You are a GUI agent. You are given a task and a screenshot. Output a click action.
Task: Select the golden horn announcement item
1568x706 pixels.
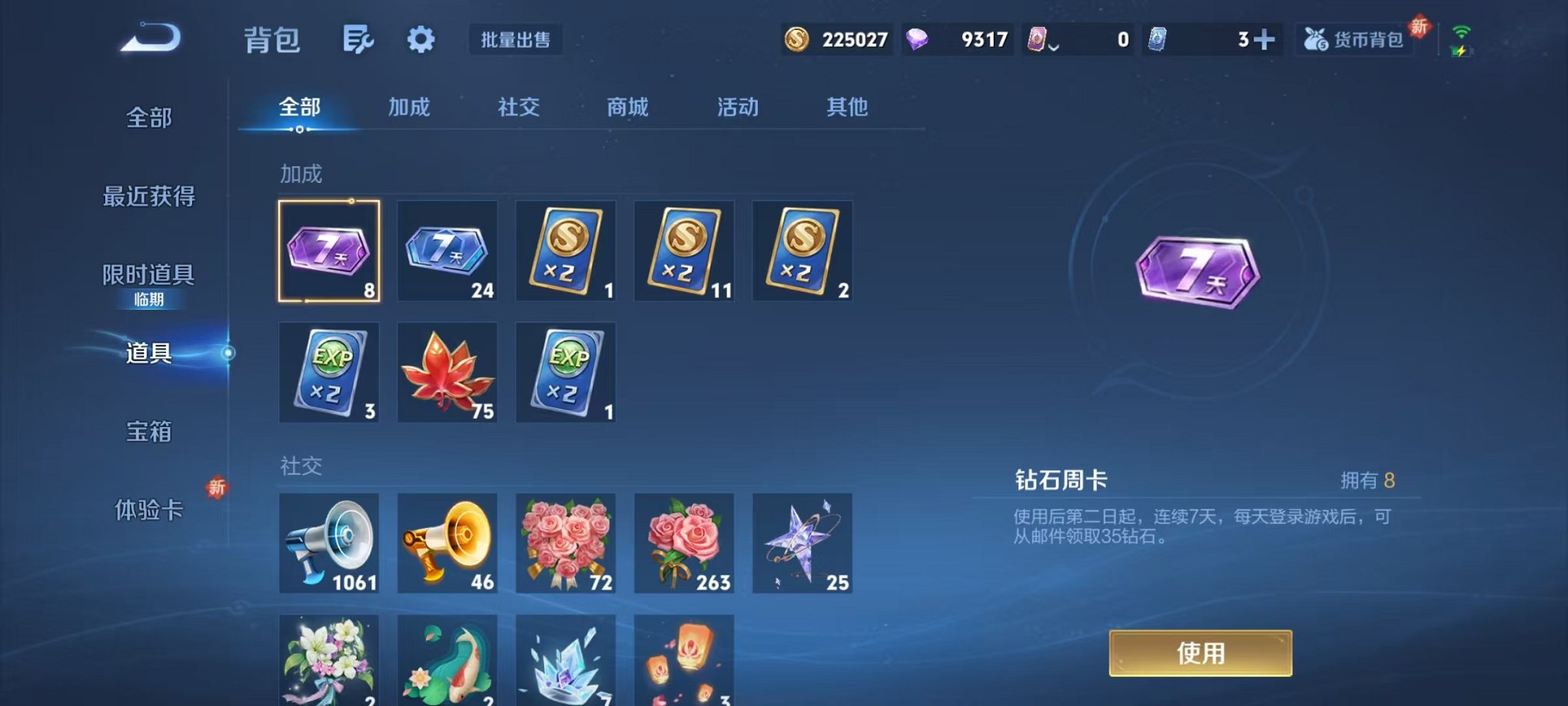(447, 544)
